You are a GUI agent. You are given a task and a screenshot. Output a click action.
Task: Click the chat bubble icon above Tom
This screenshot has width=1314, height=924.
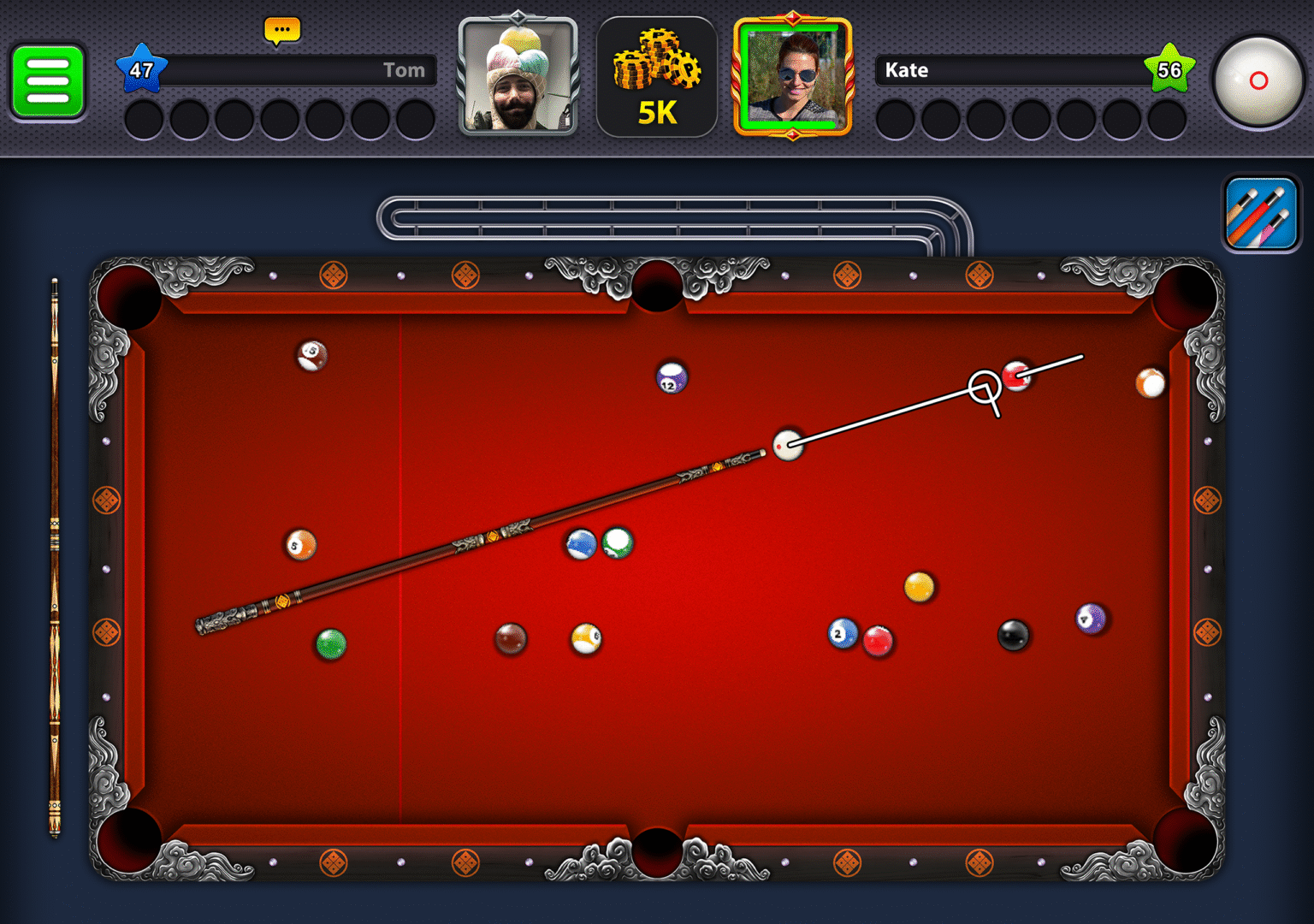pyautogui.click(x=281, y=29)
